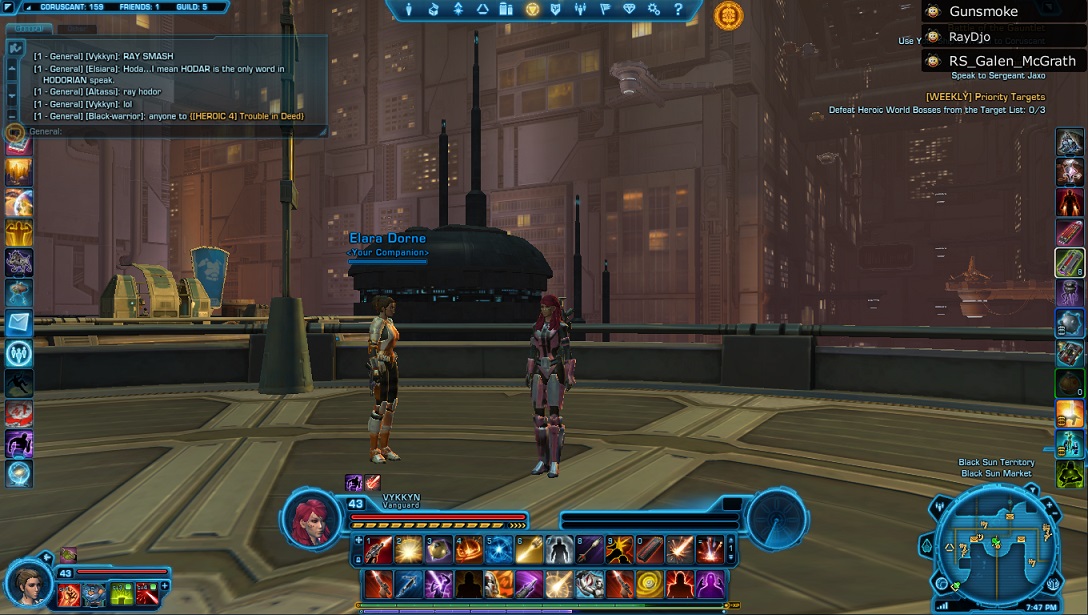Use the yellow spiral ability on lower bar
The image size is (1088, 615).
(650, 583)
